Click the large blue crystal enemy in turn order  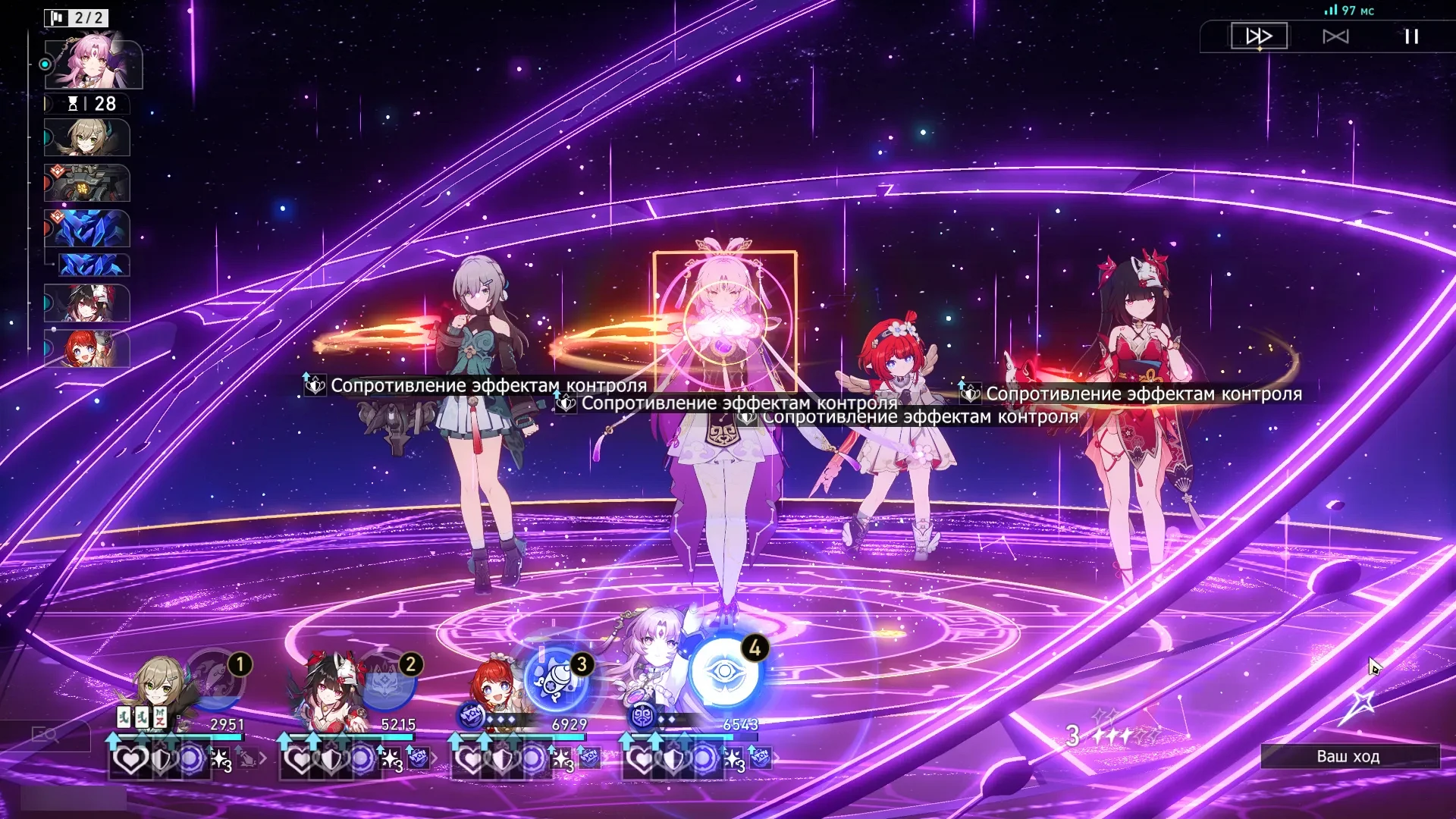87,228
